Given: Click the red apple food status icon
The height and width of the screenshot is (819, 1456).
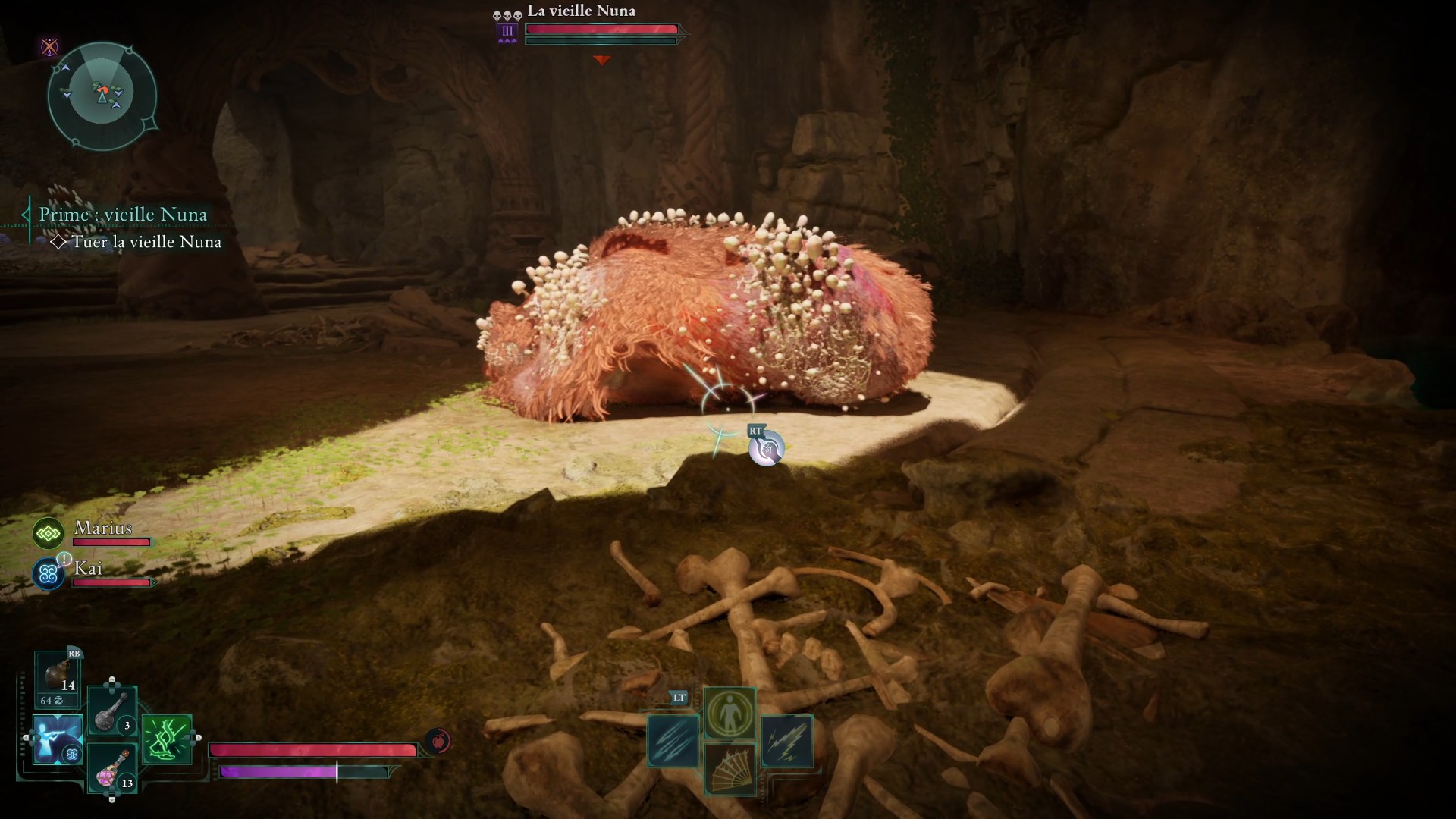Looking at the screenshot, I should coord(438,741).
